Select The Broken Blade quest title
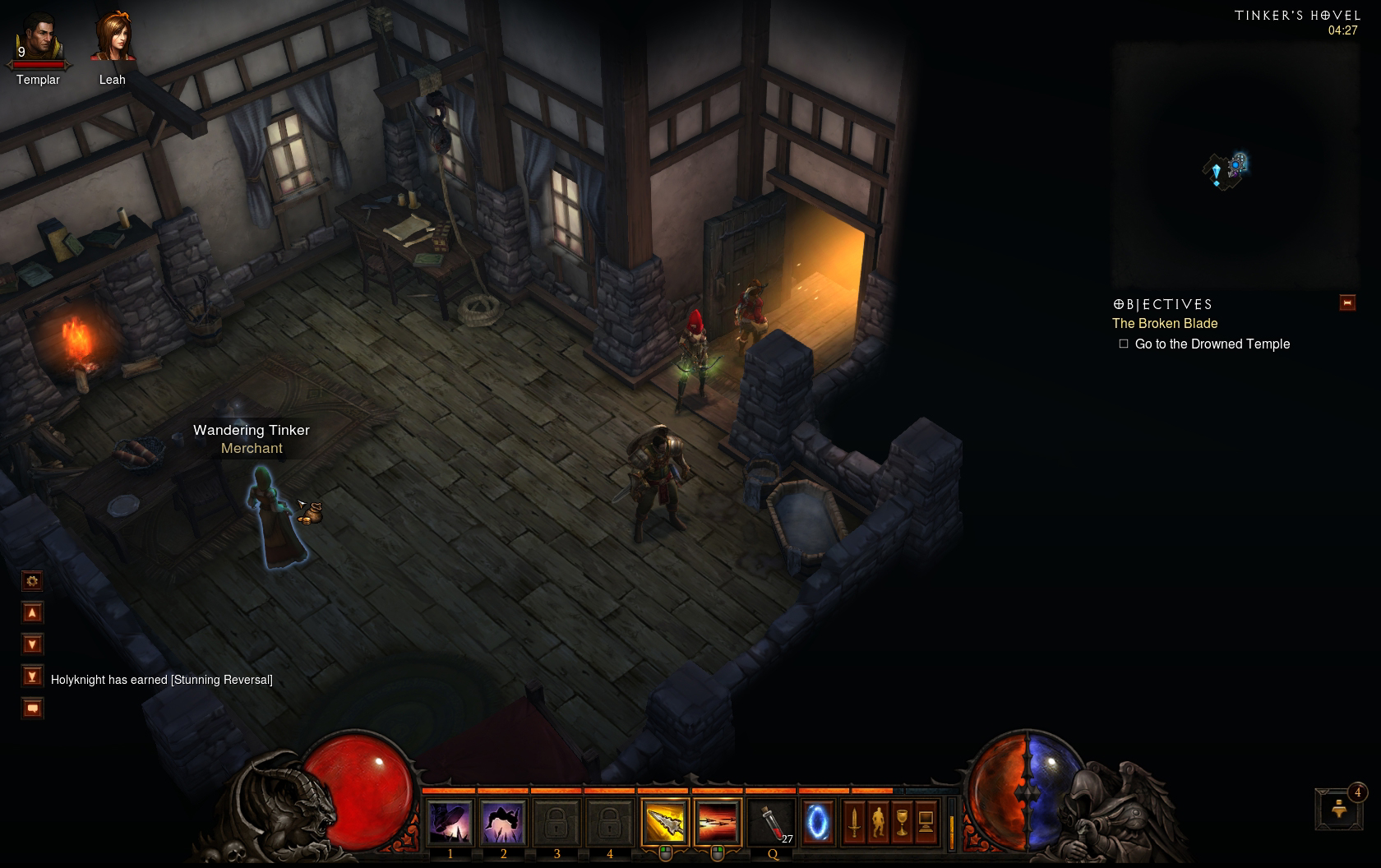 1165,324
